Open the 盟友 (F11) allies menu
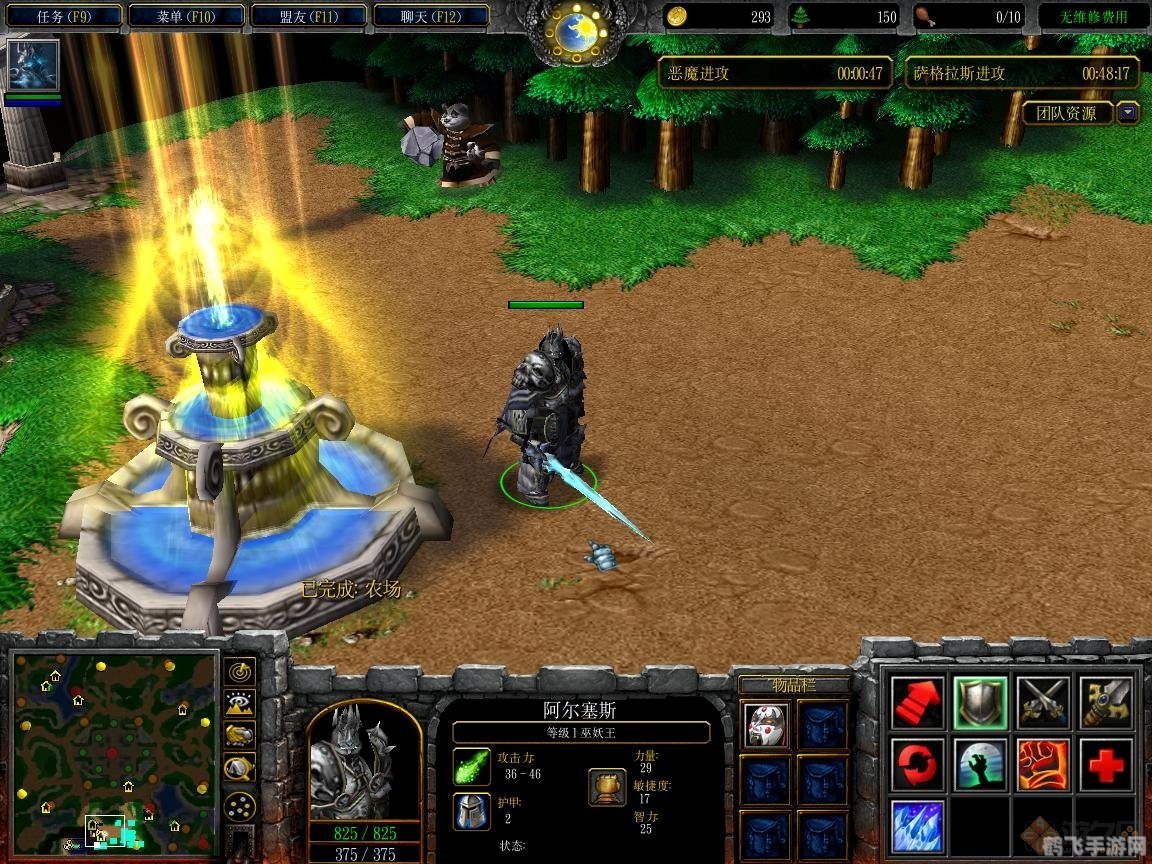Viewport: 1152px width, 864px height. tap(309, 16)
